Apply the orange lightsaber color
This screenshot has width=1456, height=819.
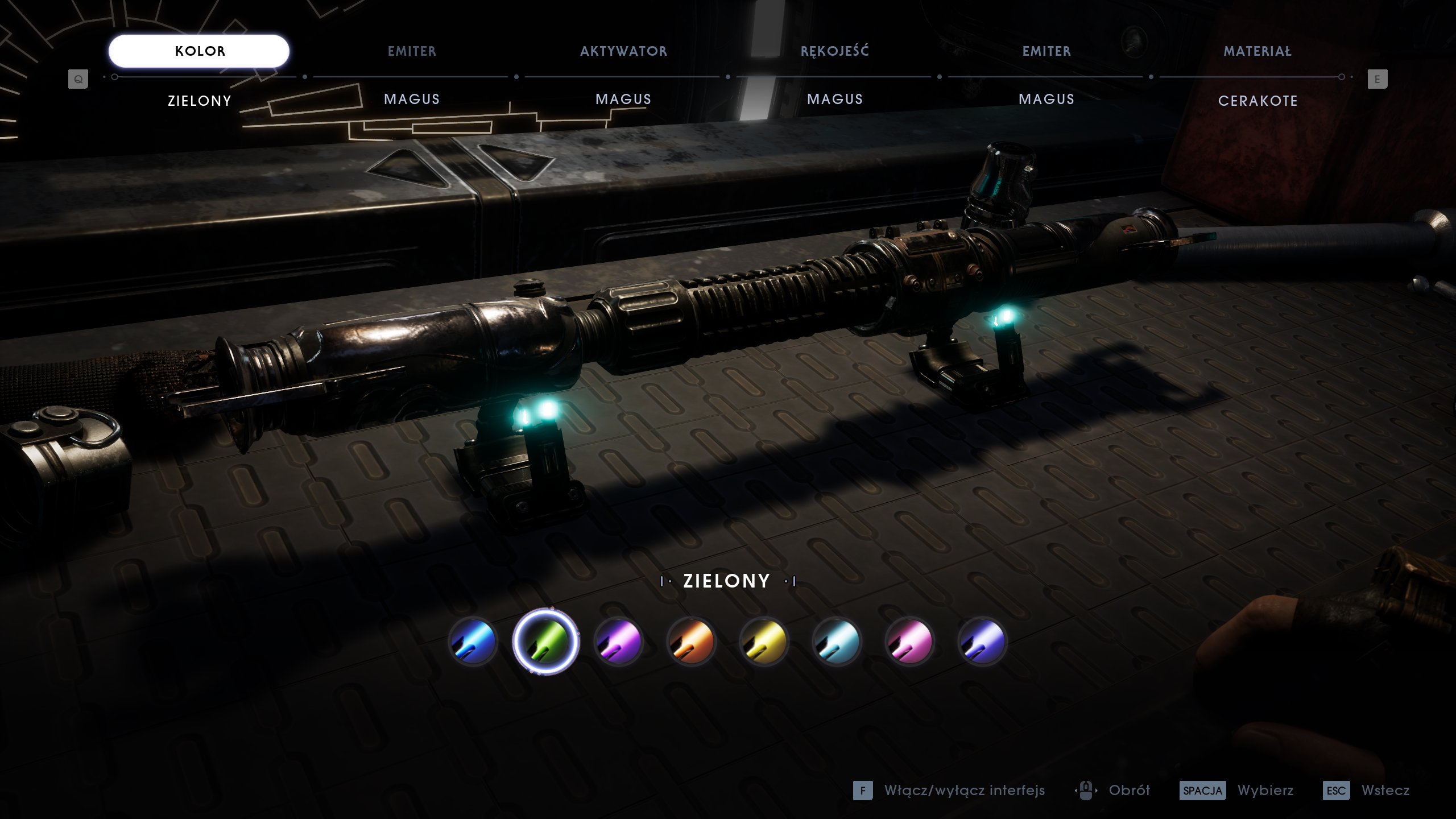coord(692,642)
